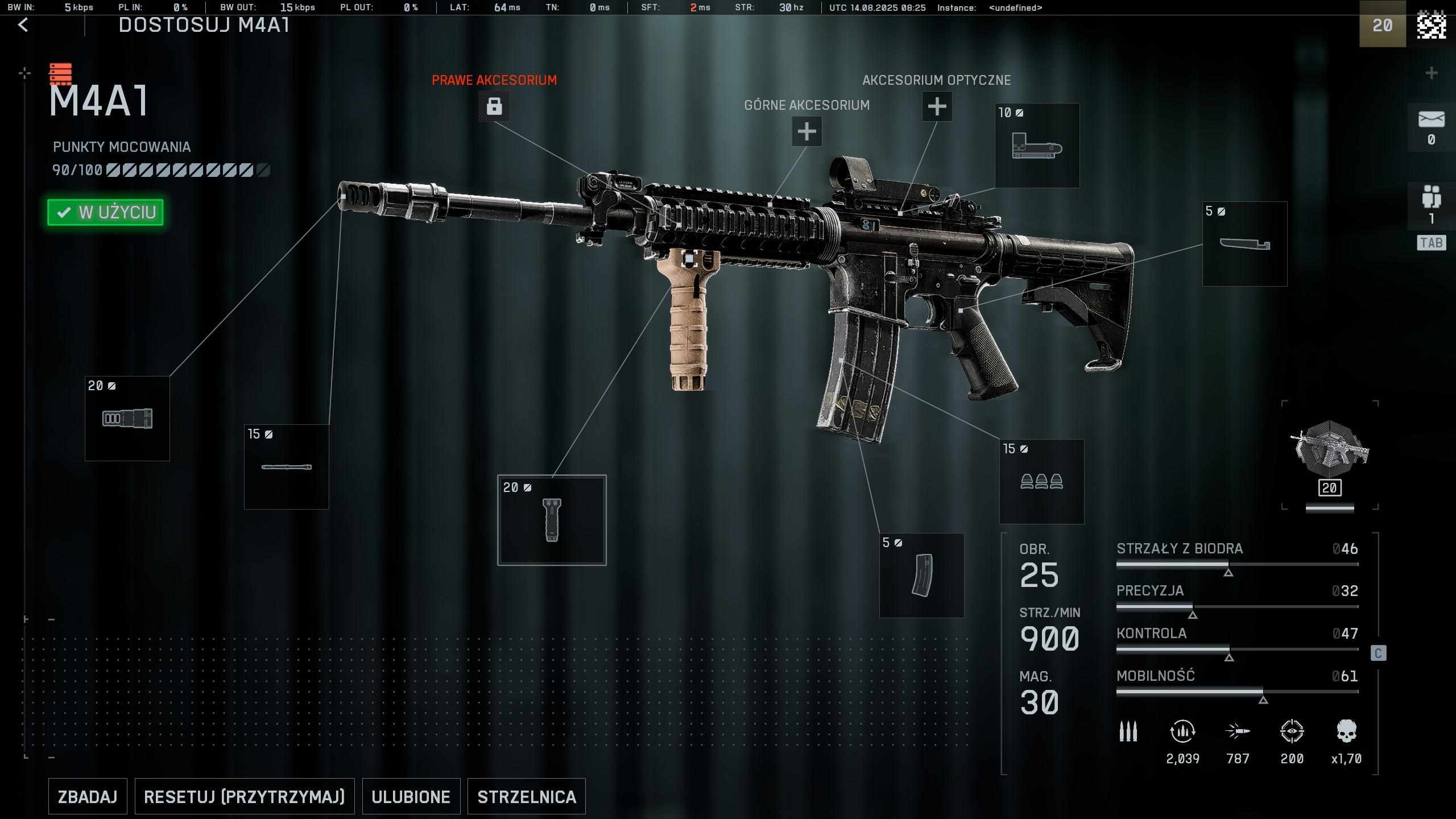The height and width of the screenshot is (819, 1456).
Task: Add an AKCESORIUM OPTYCZNE attachment
Action: (937, 106)
